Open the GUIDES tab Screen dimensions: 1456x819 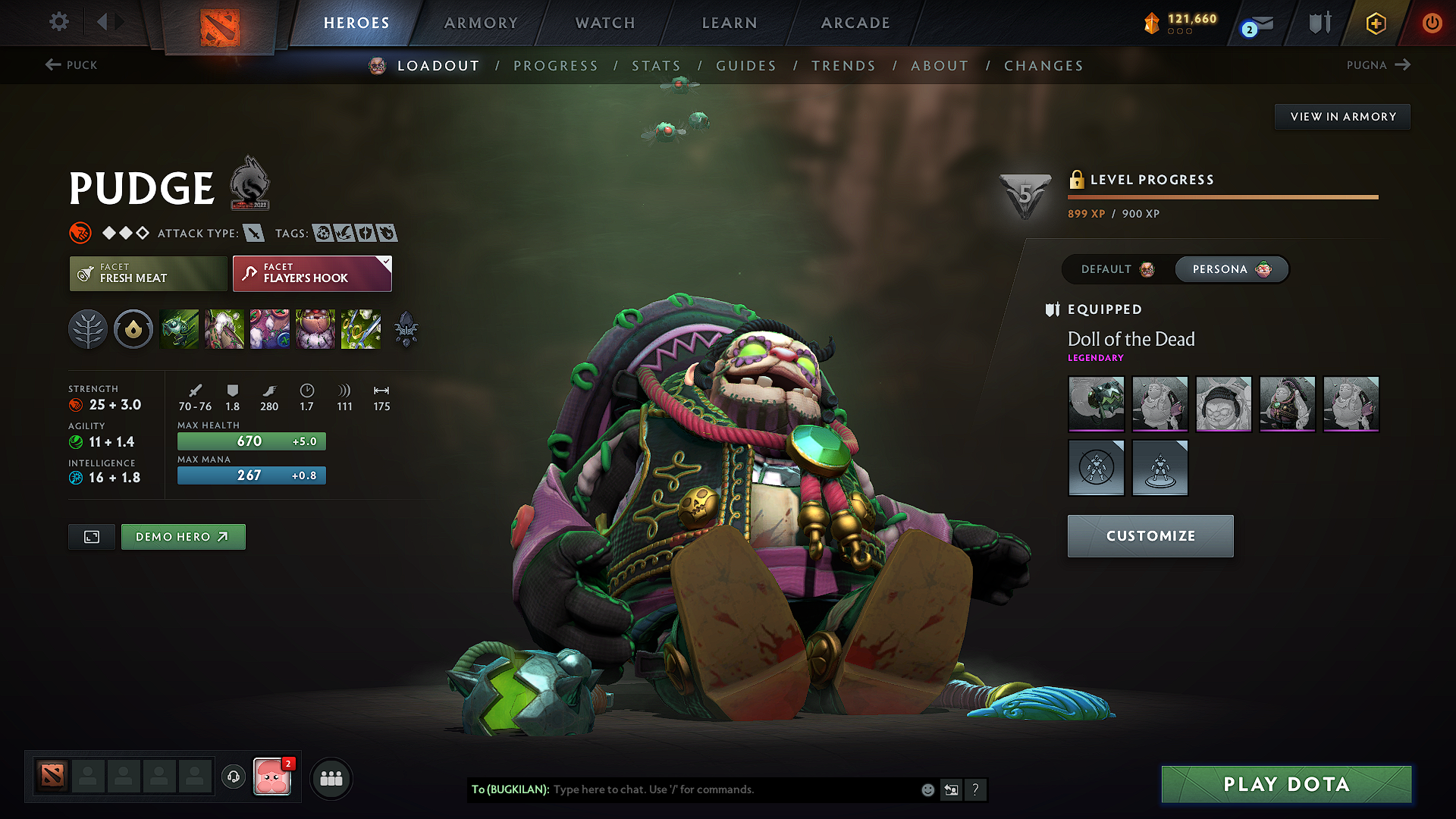point(746,65)
